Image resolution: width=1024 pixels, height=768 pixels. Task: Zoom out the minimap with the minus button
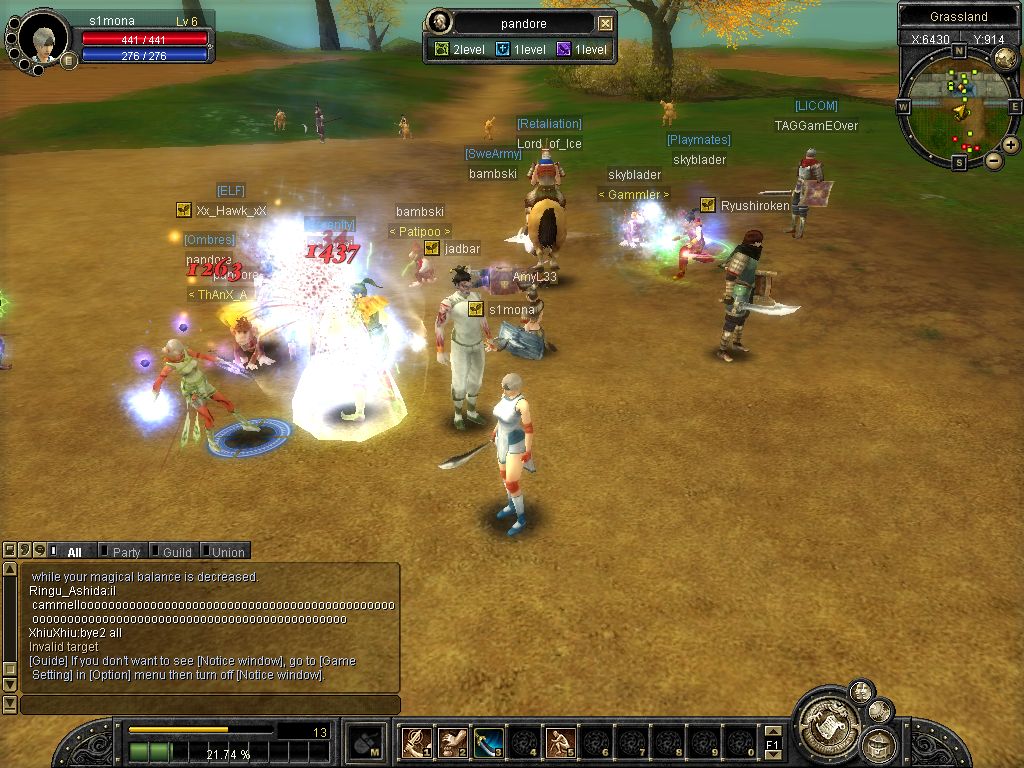(994, 160)
